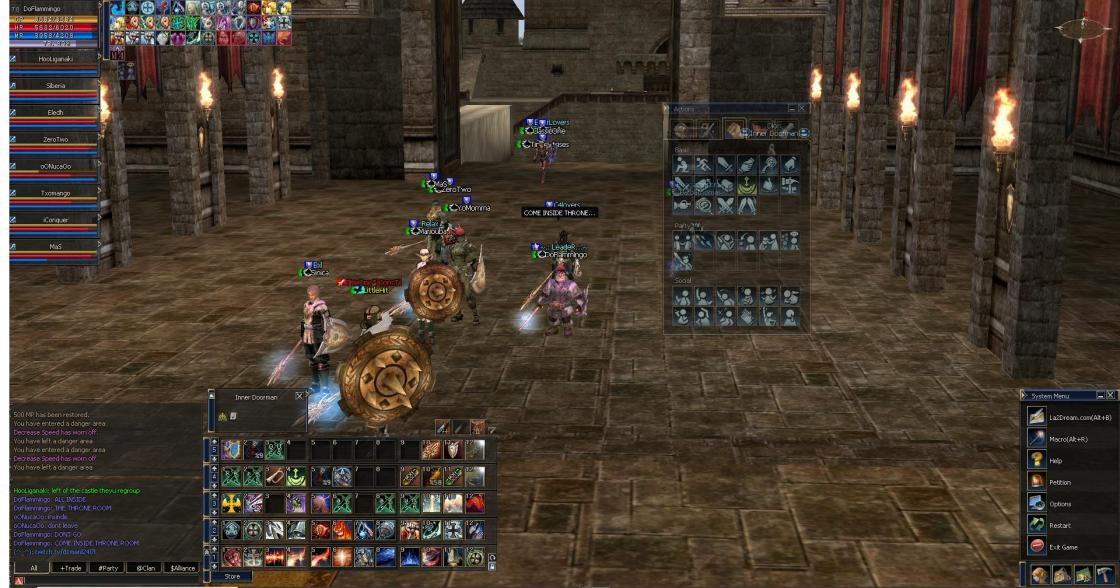Close the Actions window
This screenshot has height=588, width=1120.
[x=802, y=108]
